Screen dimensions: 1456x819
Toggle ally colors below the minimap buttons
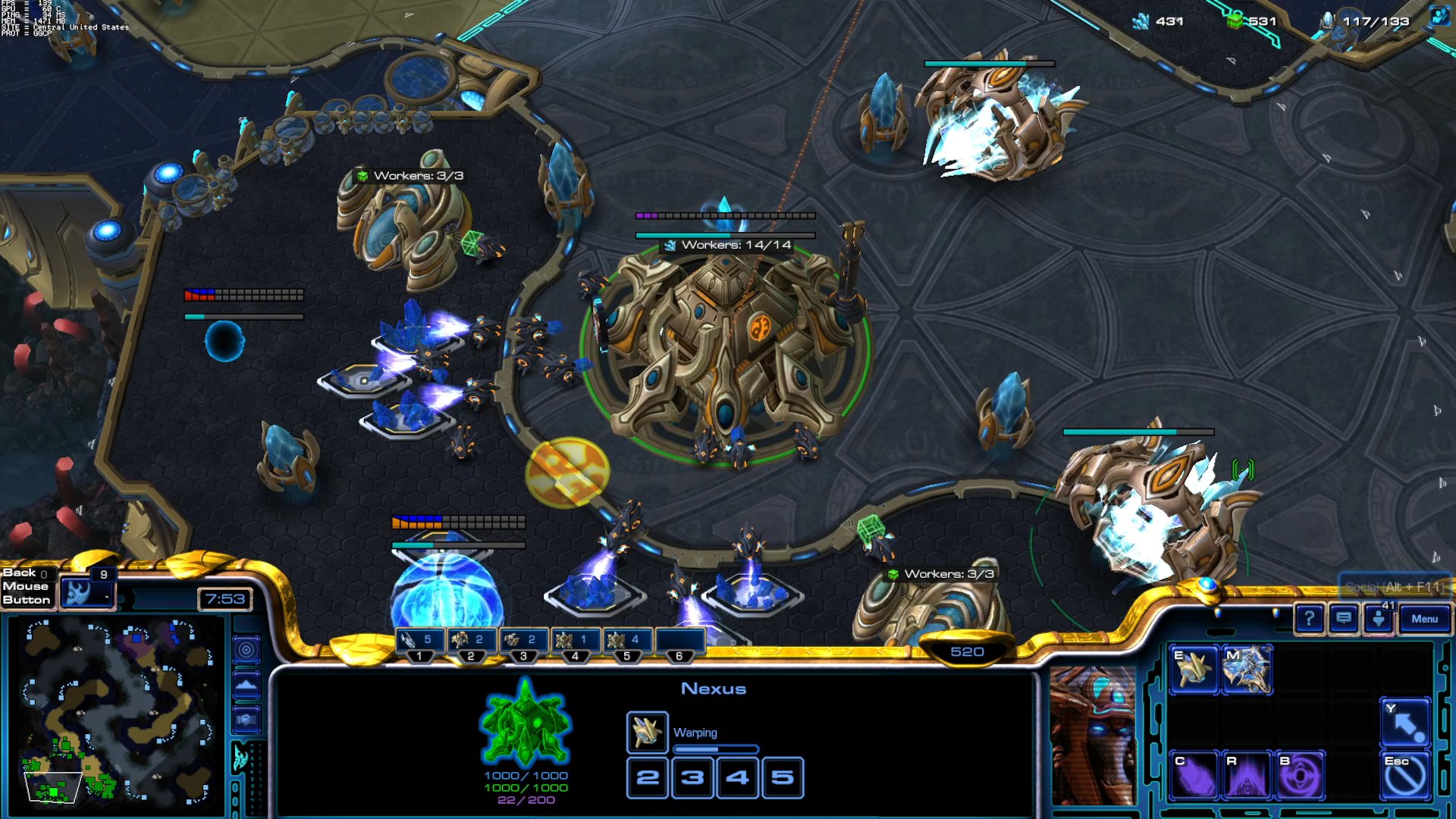(x=246, y=720)
